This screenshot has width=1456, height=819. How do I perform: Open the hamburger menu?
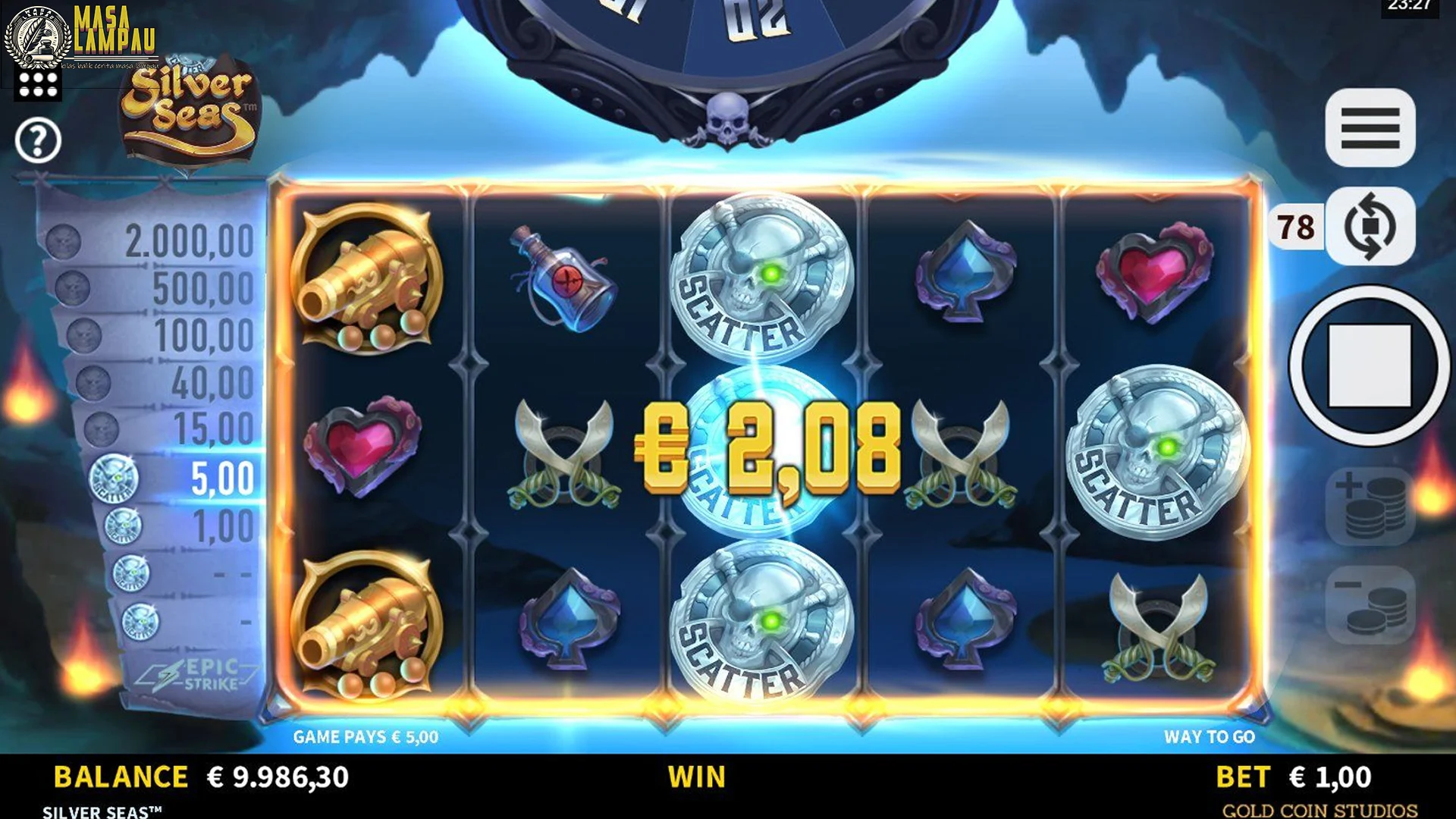[x=1370, y=127]
